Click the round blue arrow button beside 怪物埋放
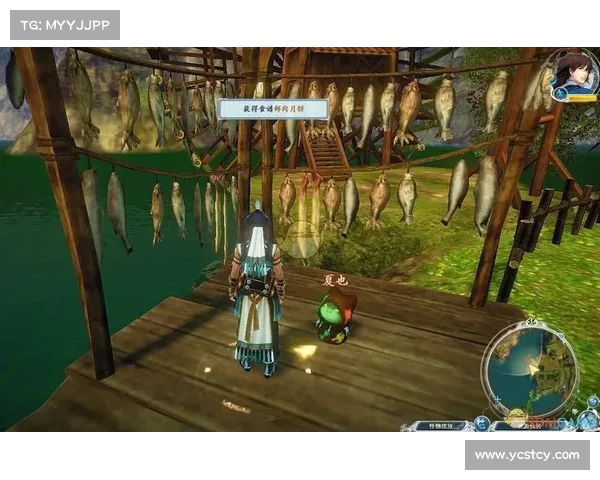Viewport: 600px width, 480px height. pyautogui.click(x=481, y=424)
